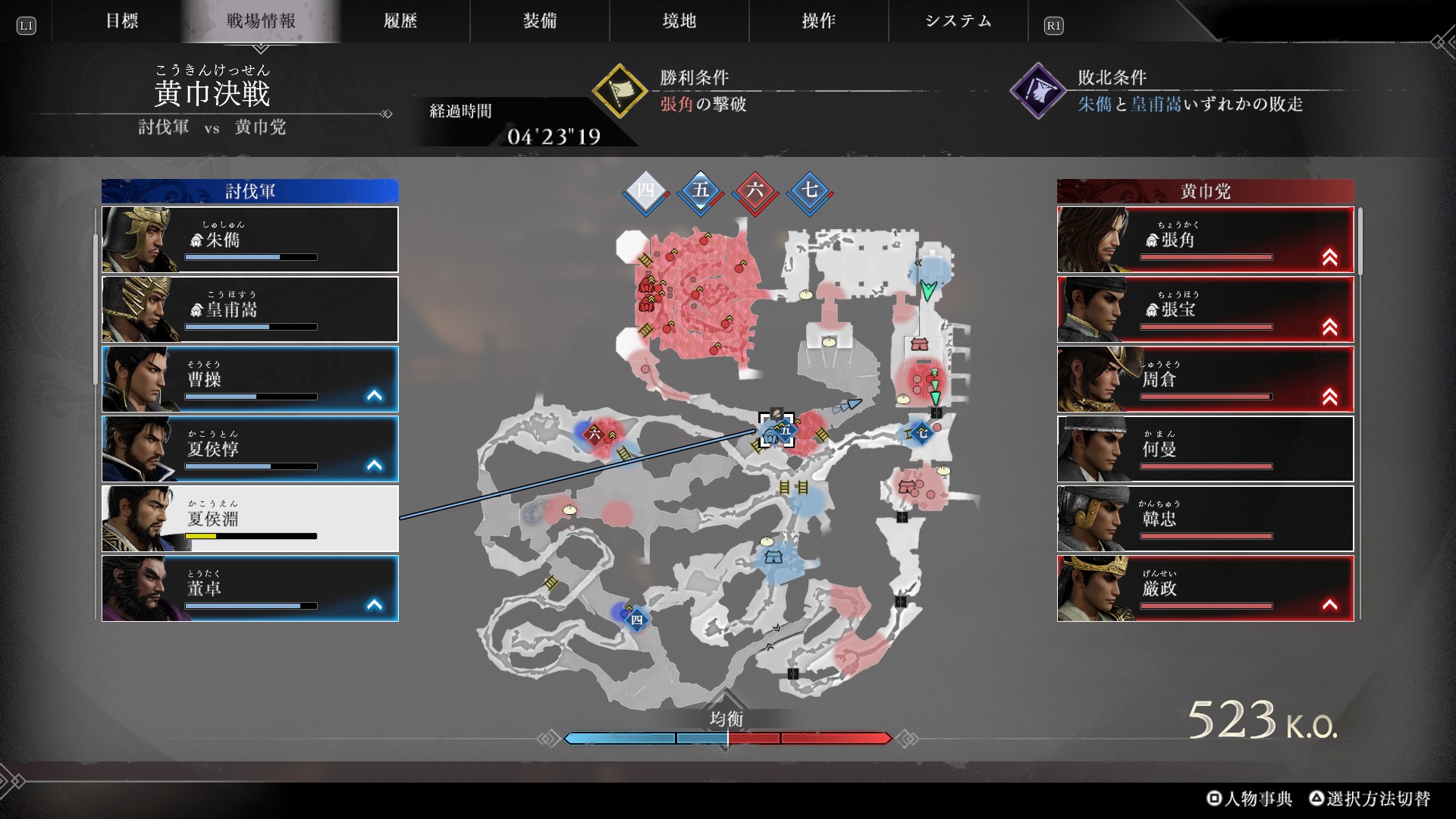Viewport: 1456px width, 819px height.
Task: Select officer 朱儁 in the 討伐軍 list
Action: click(x=250, y=240)
